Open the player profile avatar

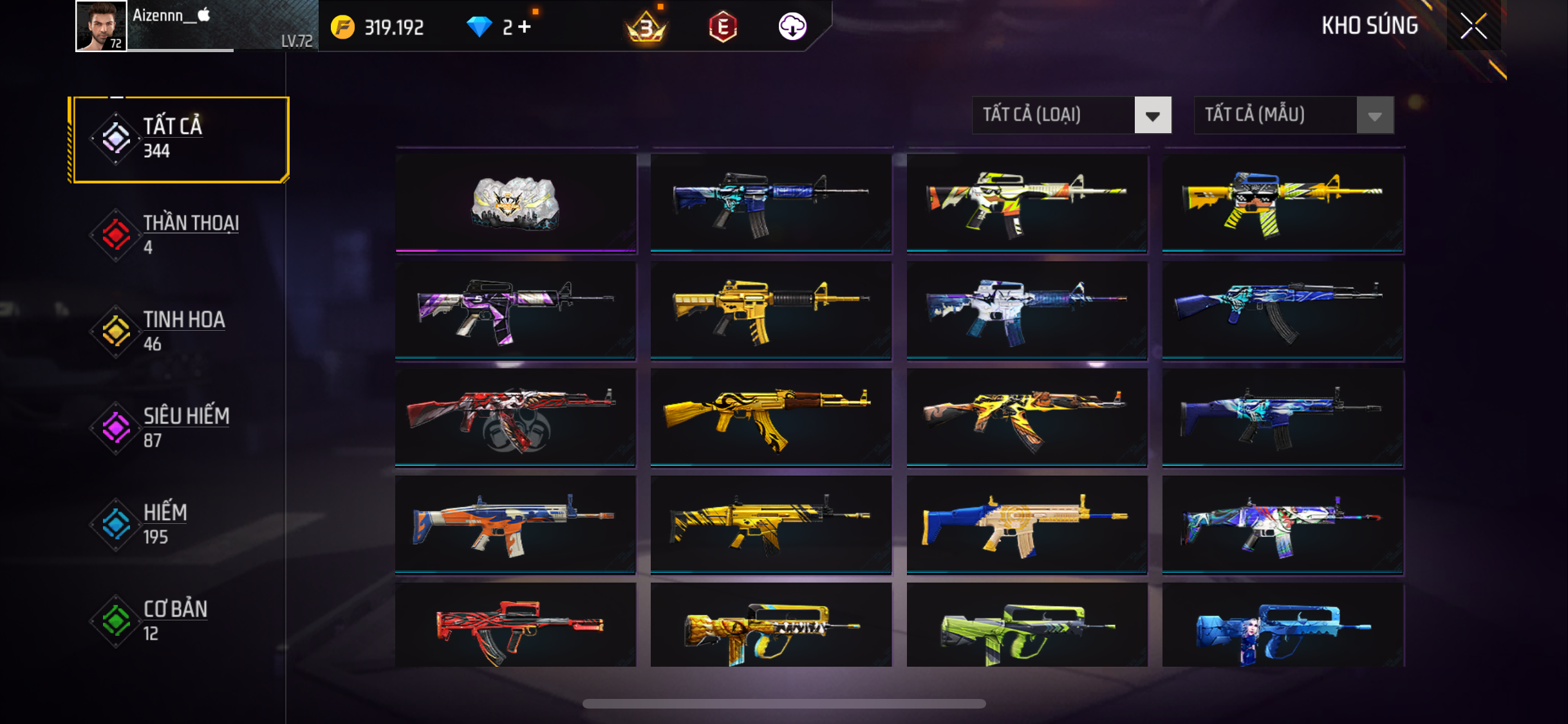101,26
